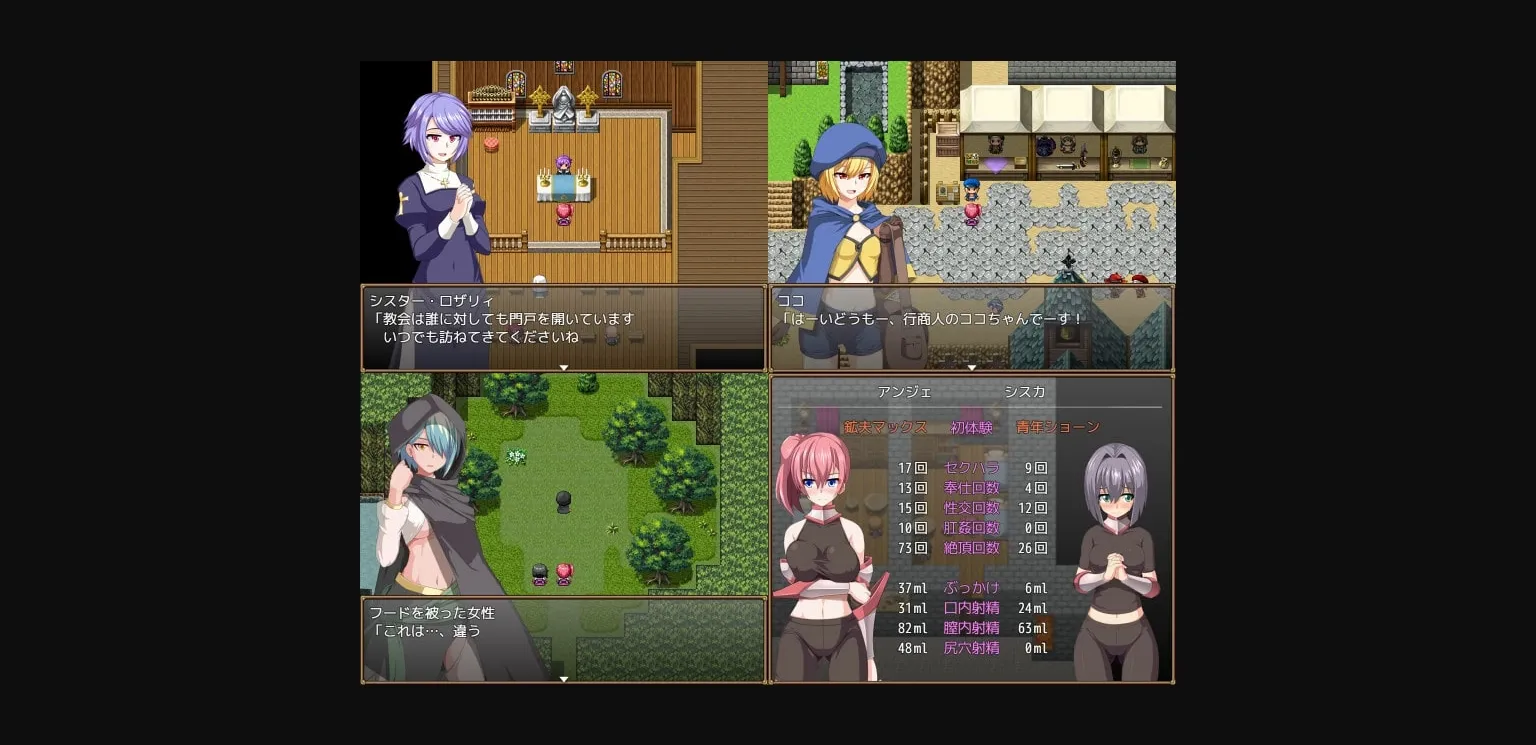Click the treasure box on the left stall shelf
Image resolution: width=1536 pixels, height=745 pixels.
(x=1019, y=161)
